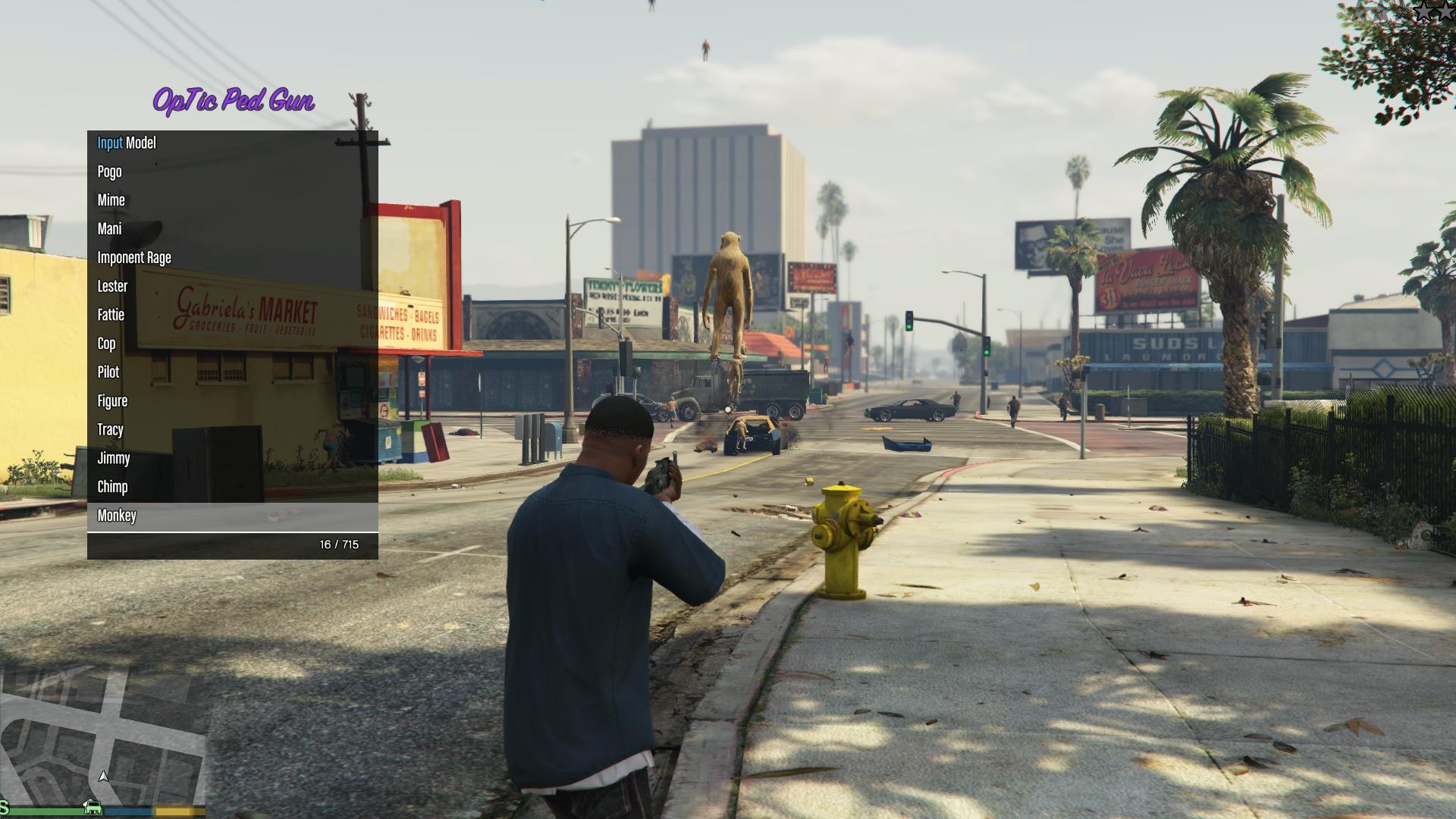Select the Mani model option

[x=110, y=229]
